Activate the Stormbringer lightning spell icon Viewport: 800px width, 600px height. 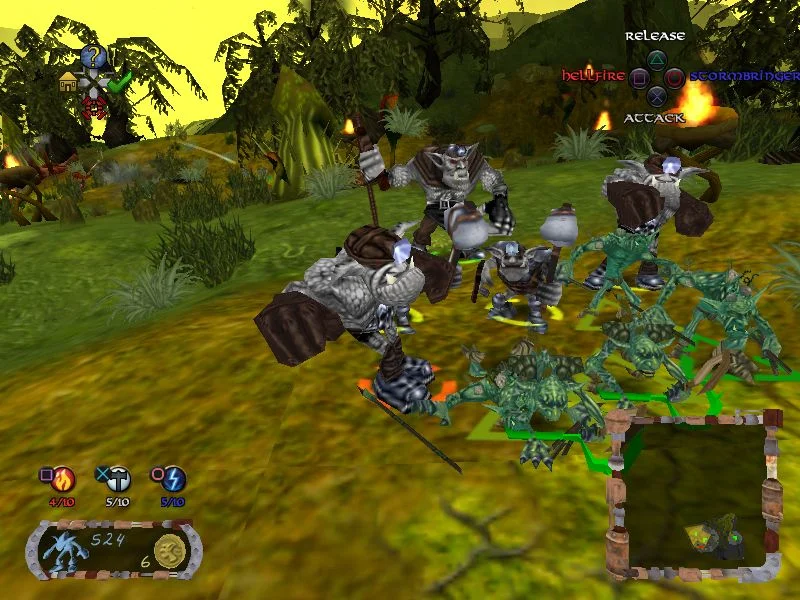pyautogui.click(x=174, y=479)
